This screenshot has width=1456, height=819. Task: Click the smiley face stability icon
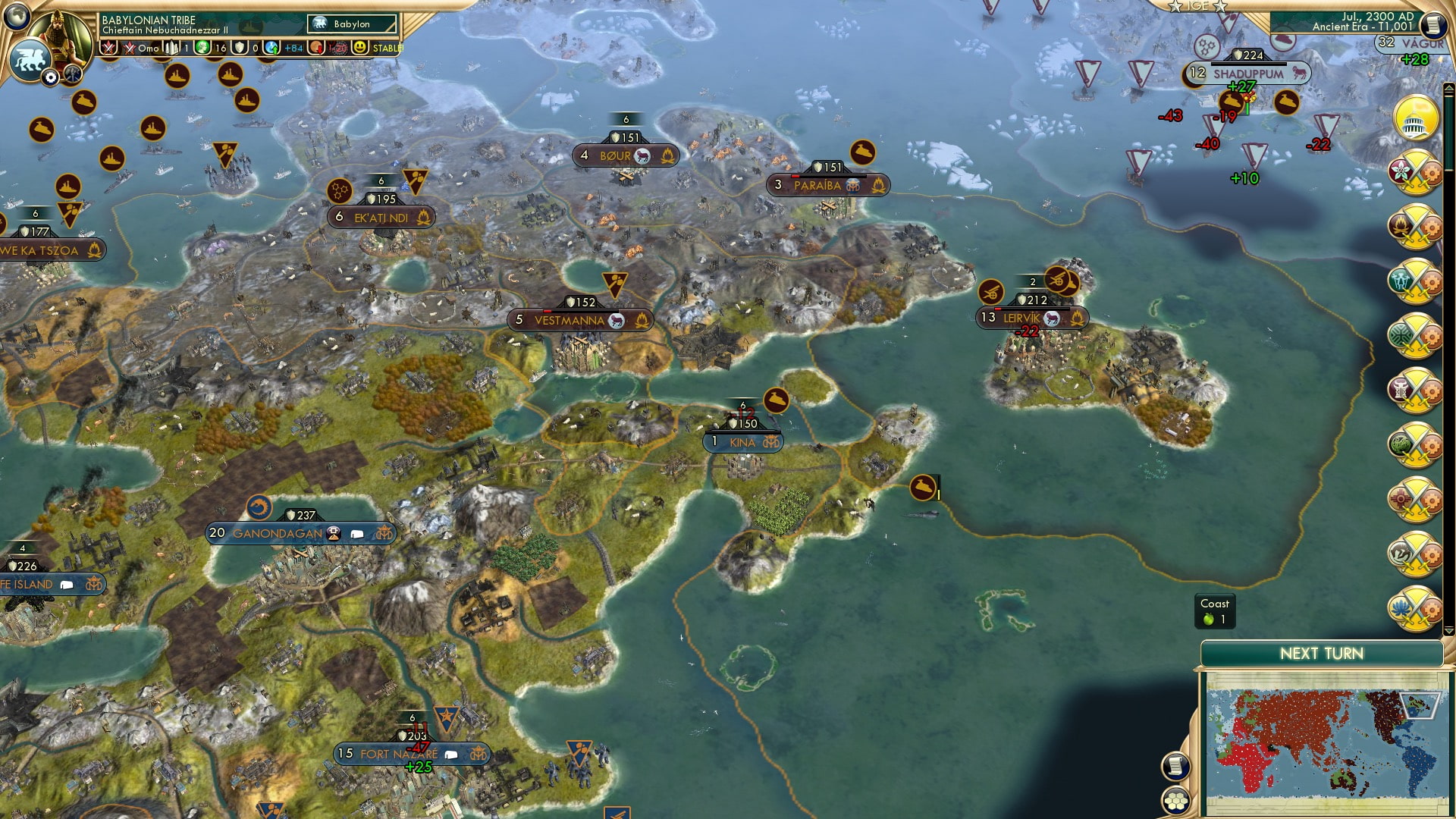[x=360, y=48]
